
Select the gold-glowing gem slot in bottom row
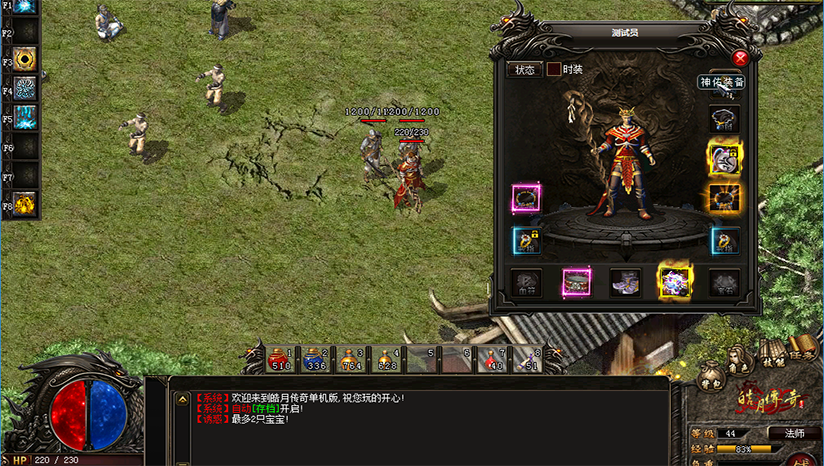[674, 283]
